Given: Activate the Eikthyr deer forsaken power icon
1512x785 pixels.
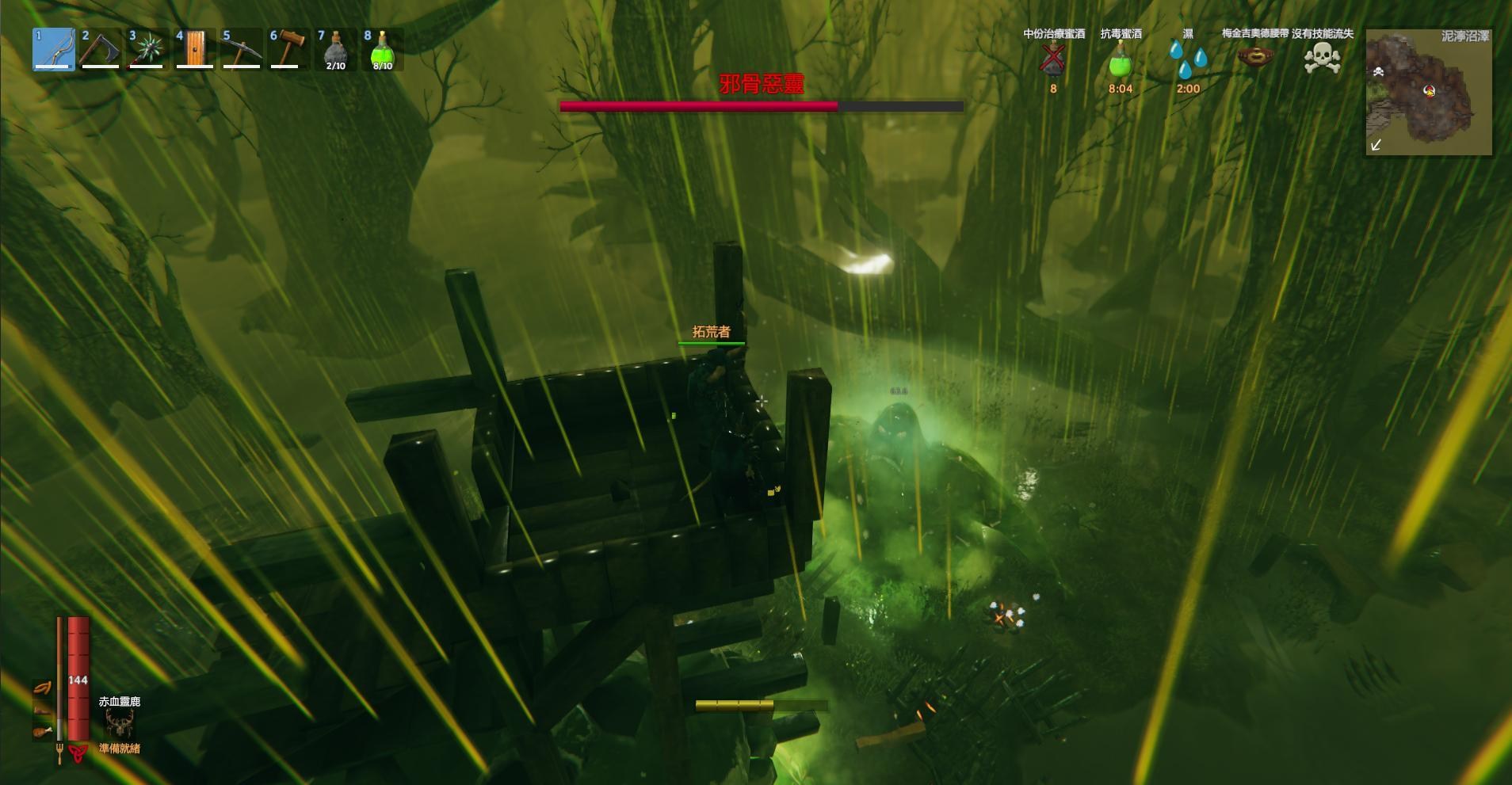Looking at the screenshot, I should (x=120, y=722).
